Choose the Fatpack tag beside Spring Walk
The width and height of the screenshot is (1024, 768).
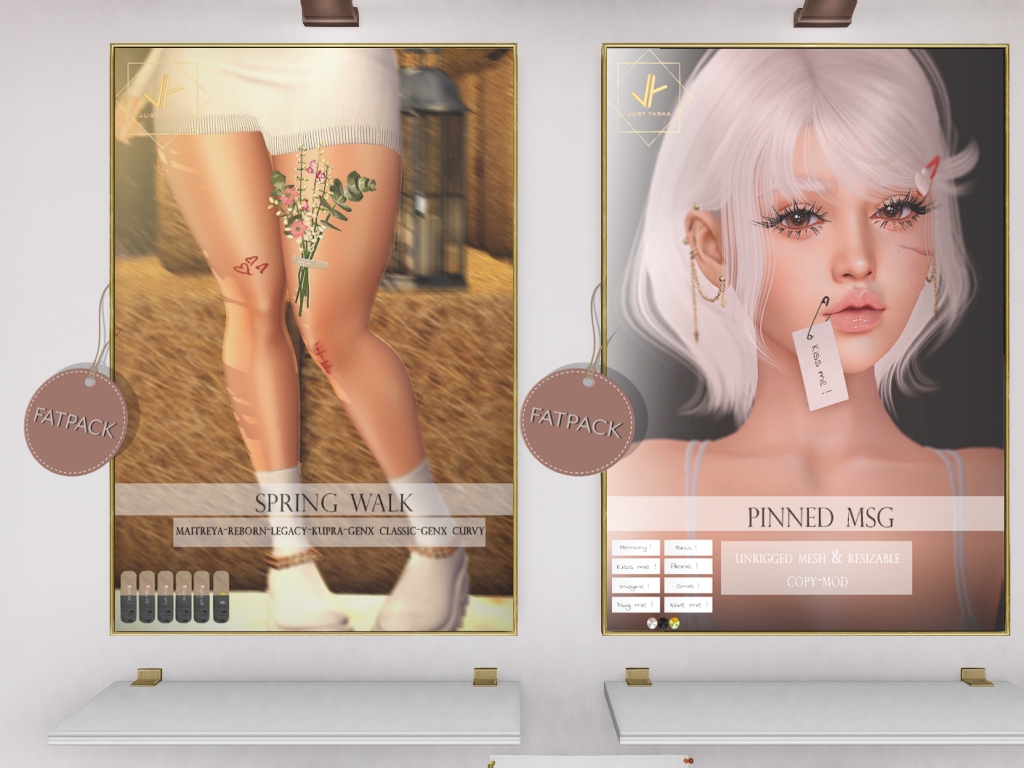click(x=76, y=420)
